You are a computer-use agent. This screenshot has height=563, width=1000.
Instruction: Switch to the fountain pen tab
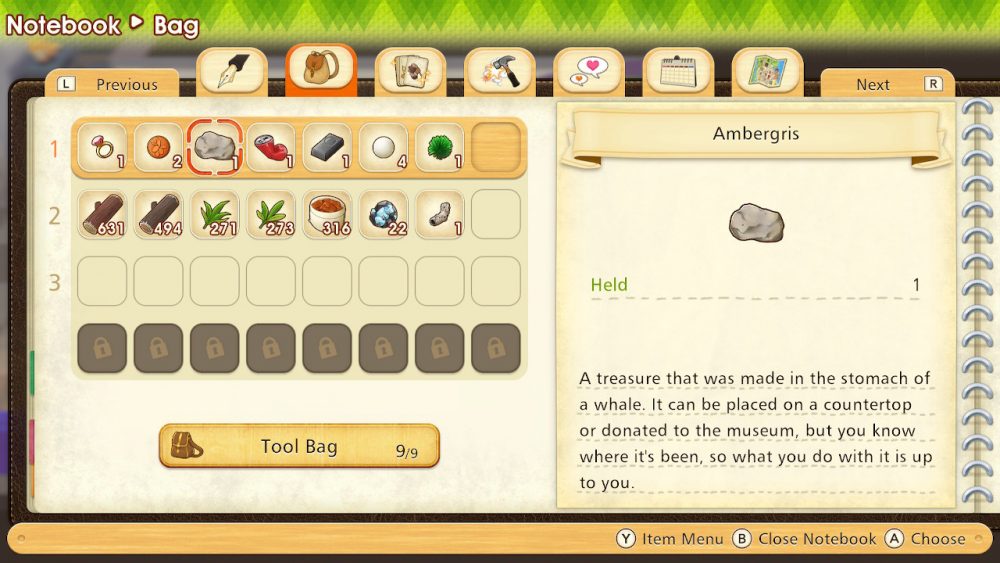232,72
